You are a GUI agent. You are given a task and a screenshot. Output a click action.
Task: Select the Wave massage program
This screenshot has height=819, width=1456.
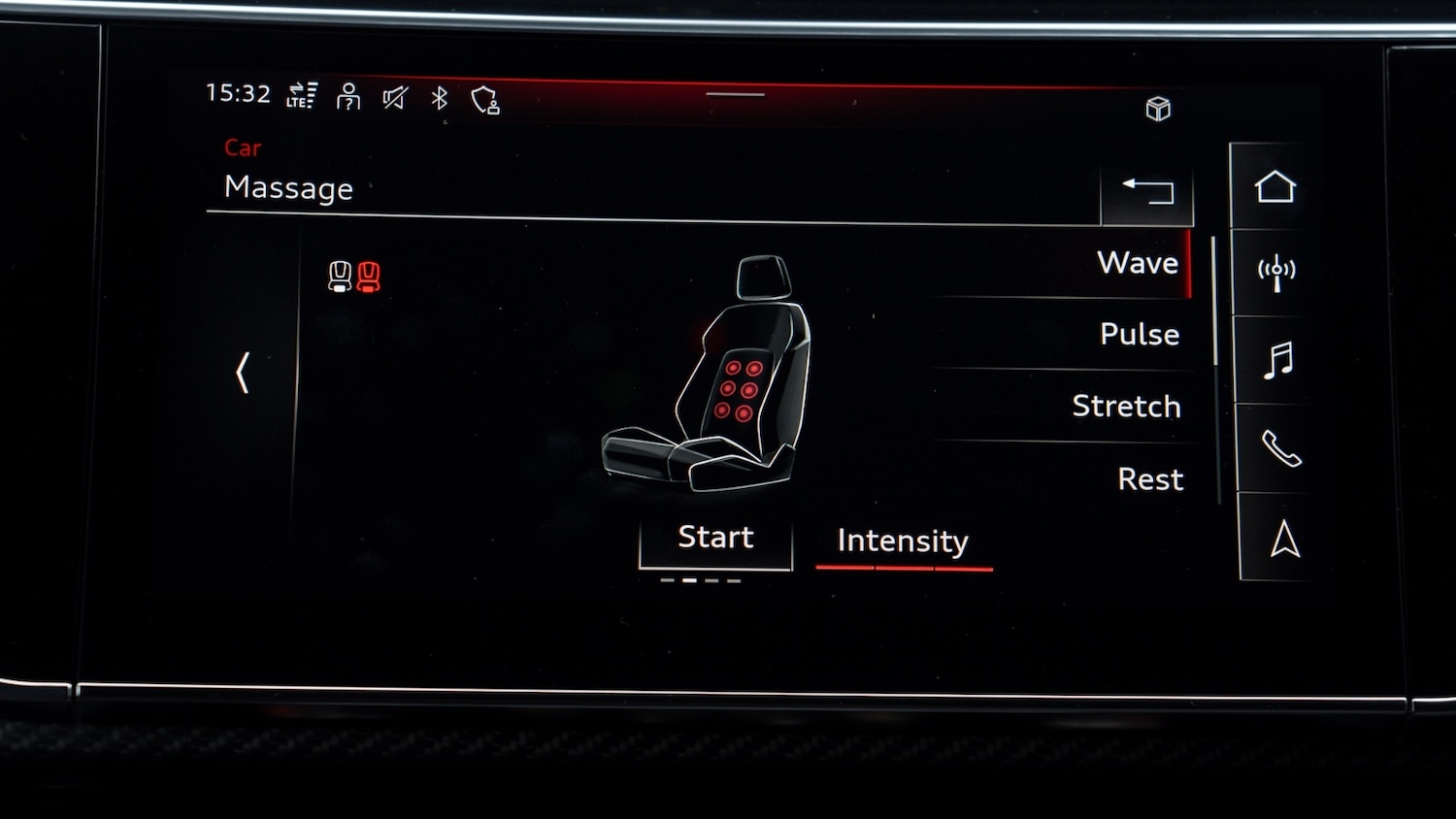pos(1137,263)
